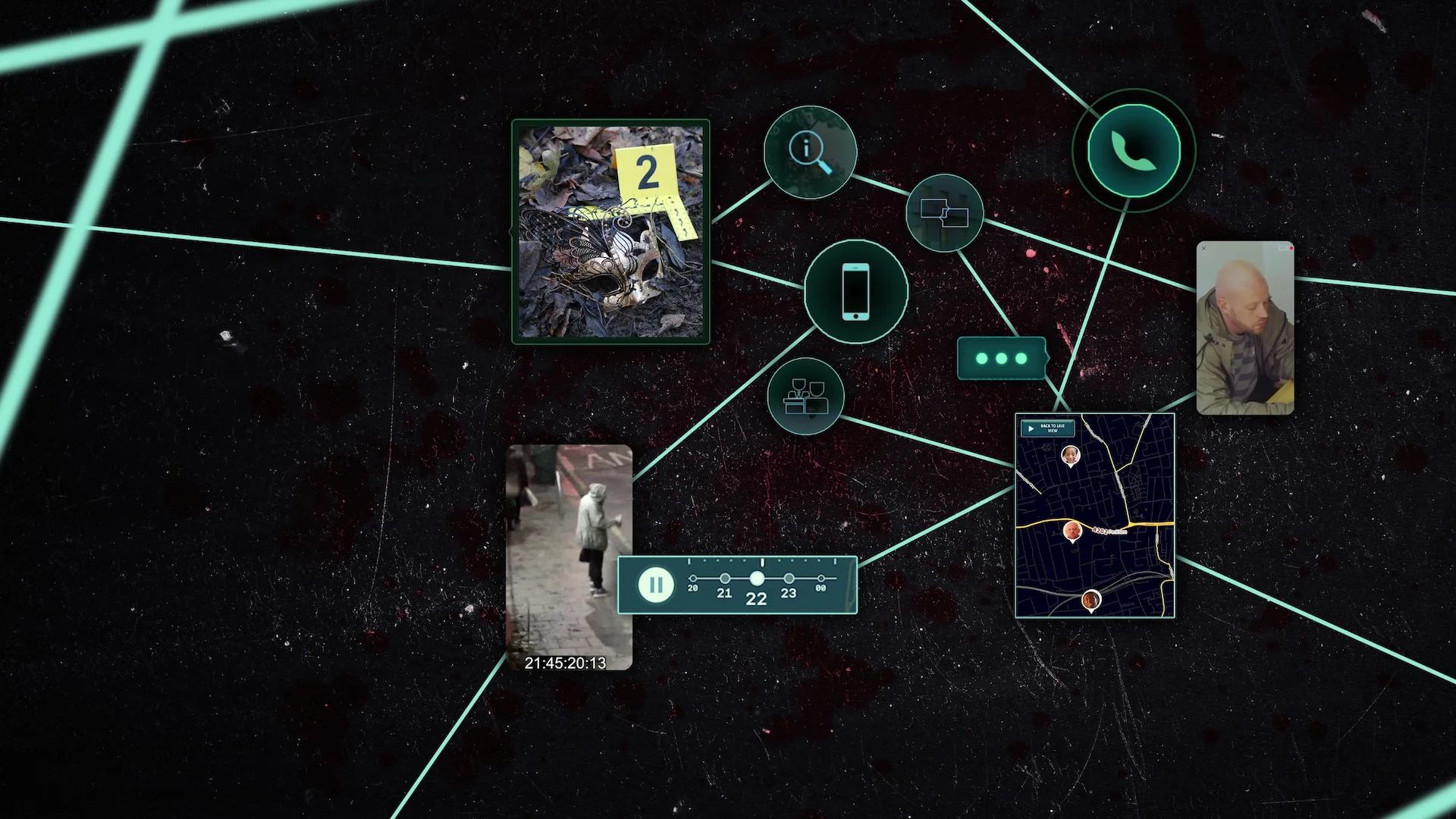The image size is (1456, 819).
Task: Pause the CCTV playback
Action: tap(657, 584)
